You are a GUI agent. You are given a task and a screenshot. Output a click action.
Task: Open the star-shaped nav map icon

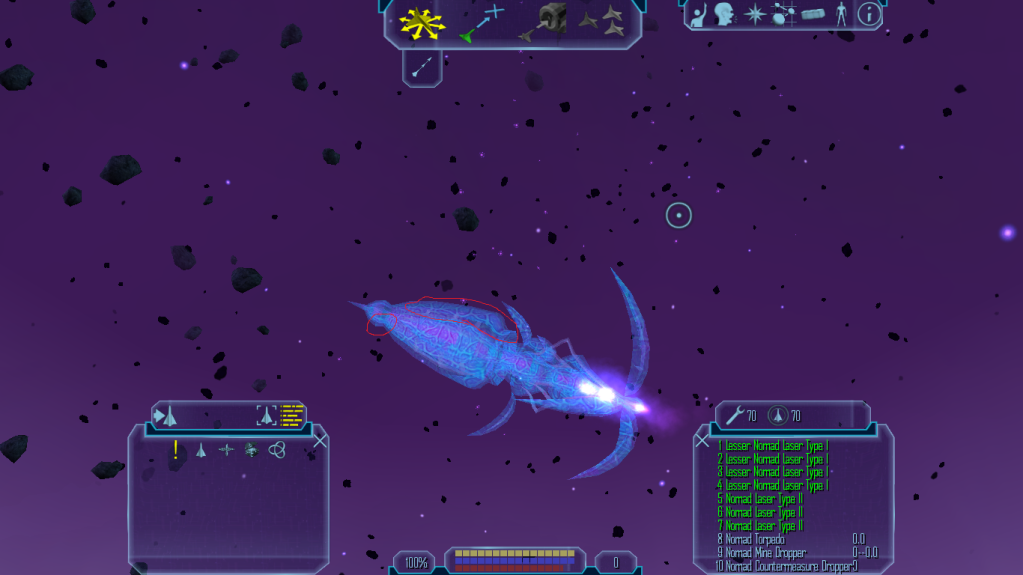click(x=753, y=14)
